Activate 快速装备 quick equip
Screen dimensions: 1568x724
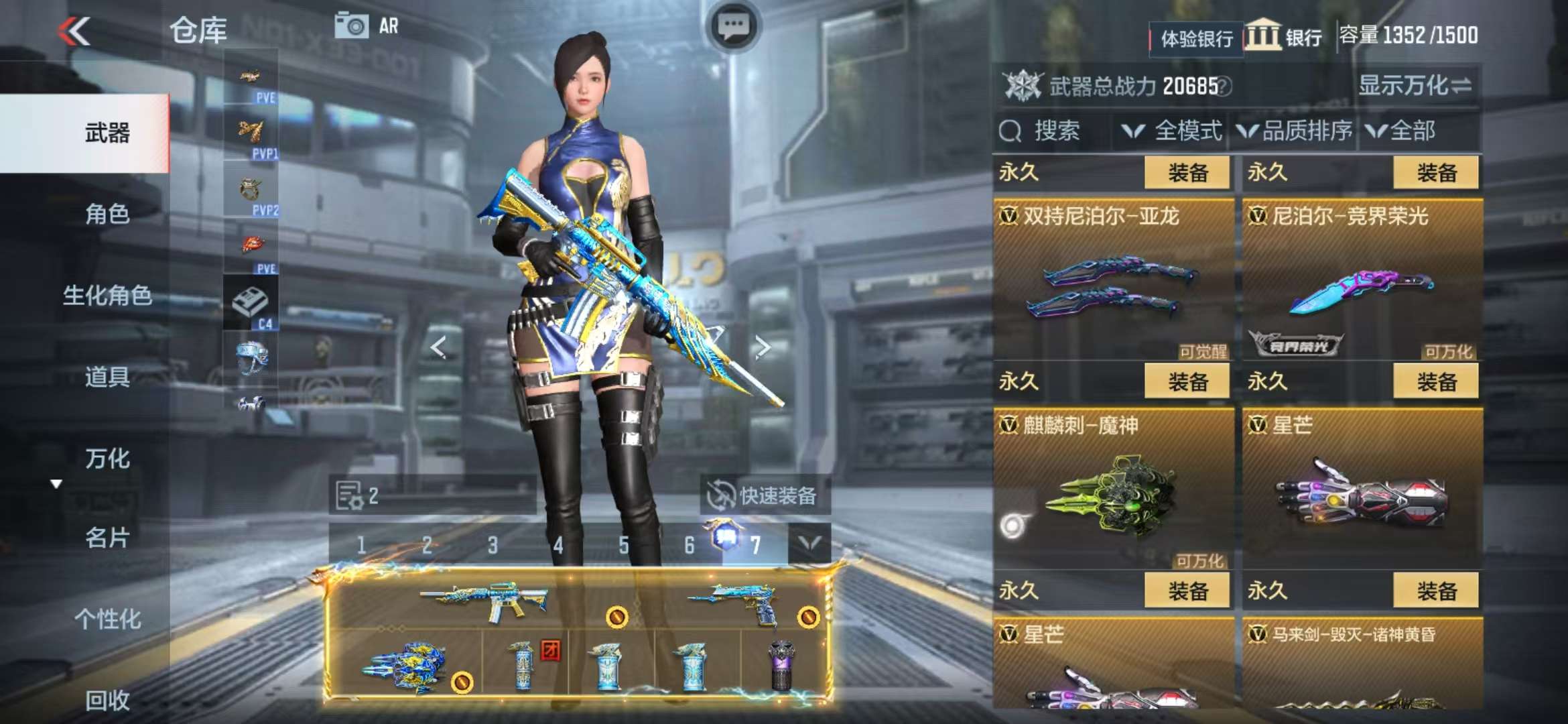(x=764, y=496)
